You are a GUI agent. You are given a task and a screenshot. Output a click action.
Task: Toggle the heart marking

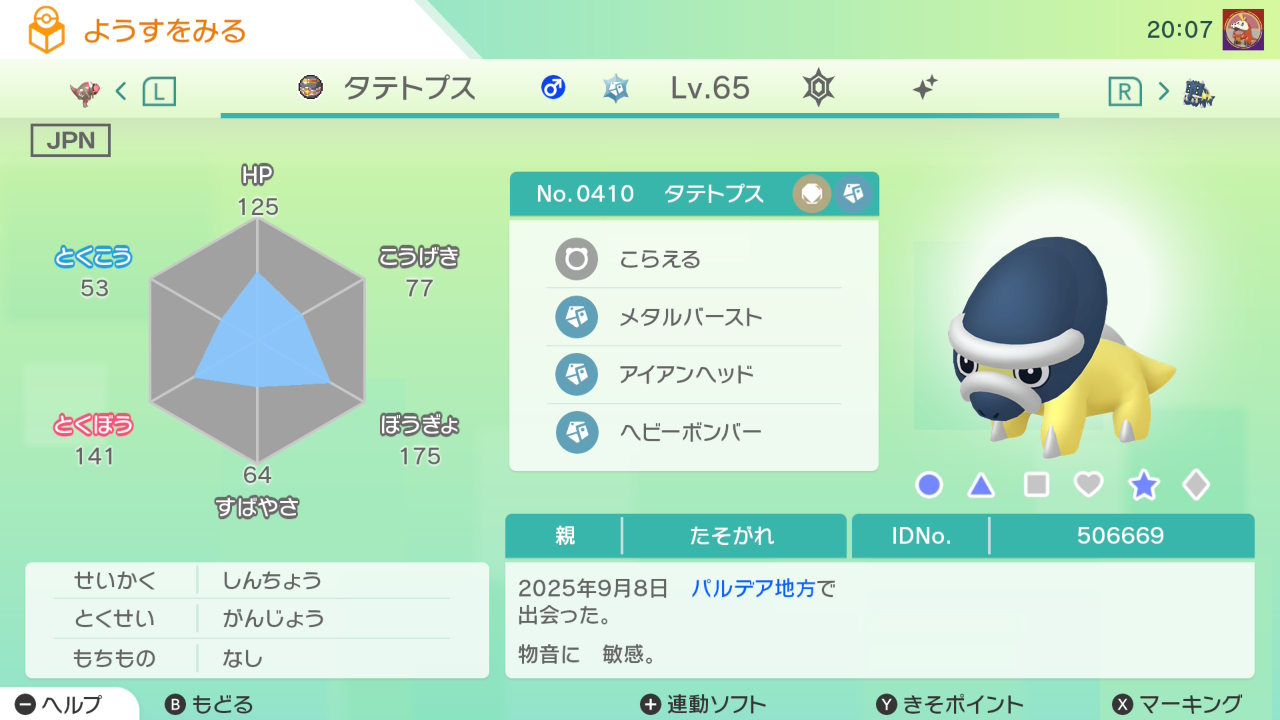coord(1088,485)
